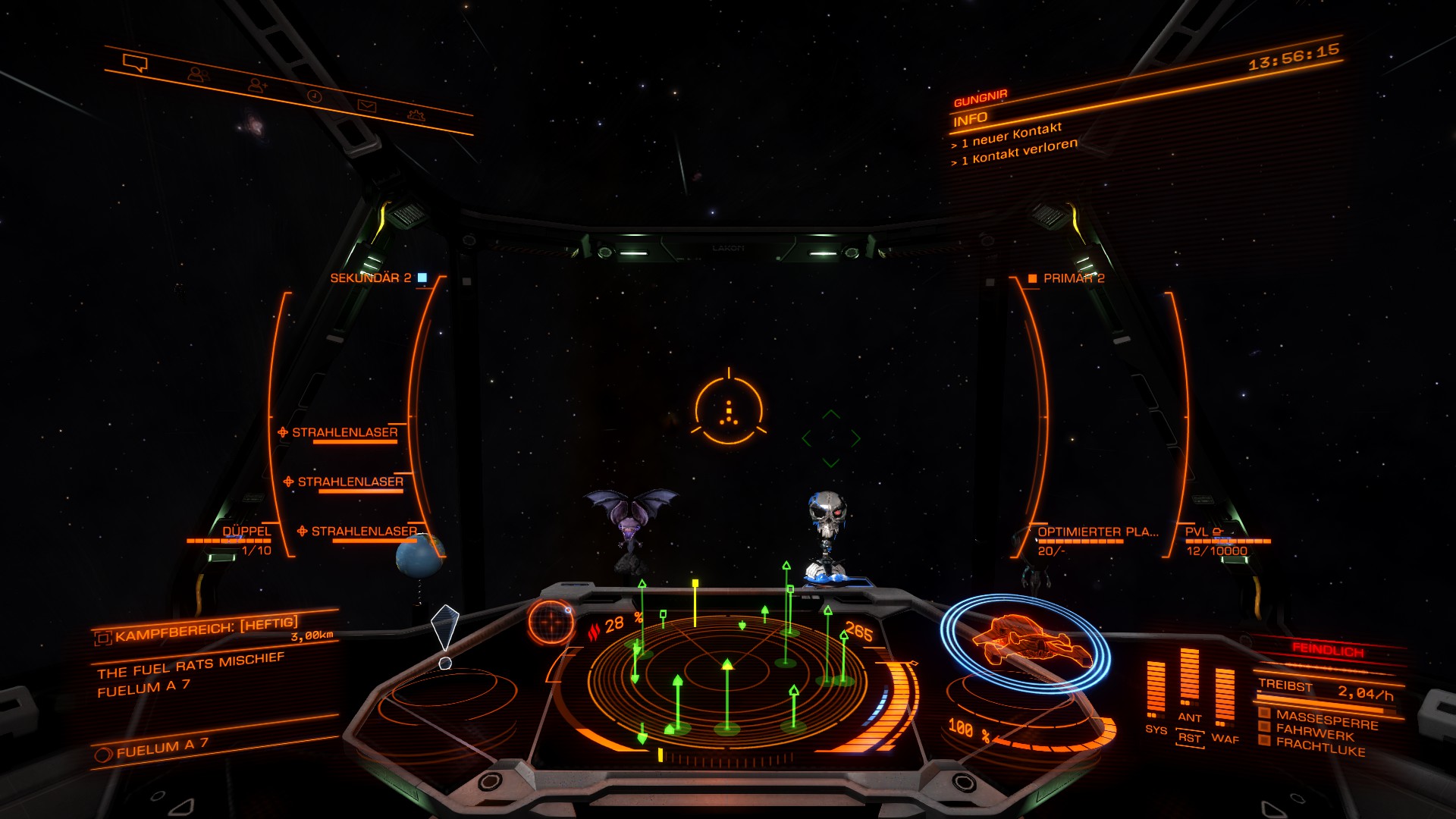1456x819 pixels.
Task: Click the SYS power distributor column
Action: coord(1156,689)
